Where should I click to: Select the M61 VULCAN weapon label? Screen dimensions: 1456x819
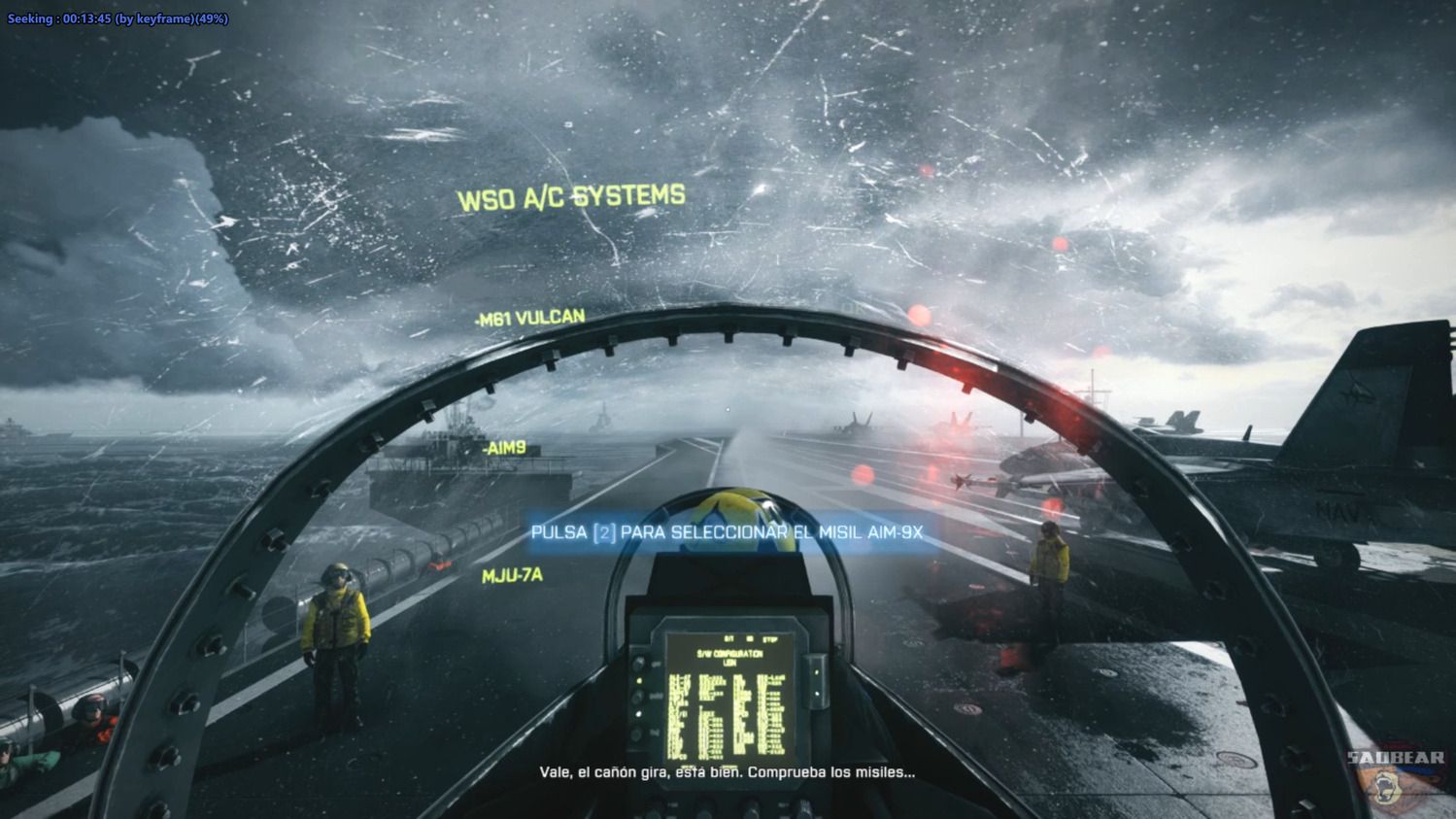tap(530, 316)
